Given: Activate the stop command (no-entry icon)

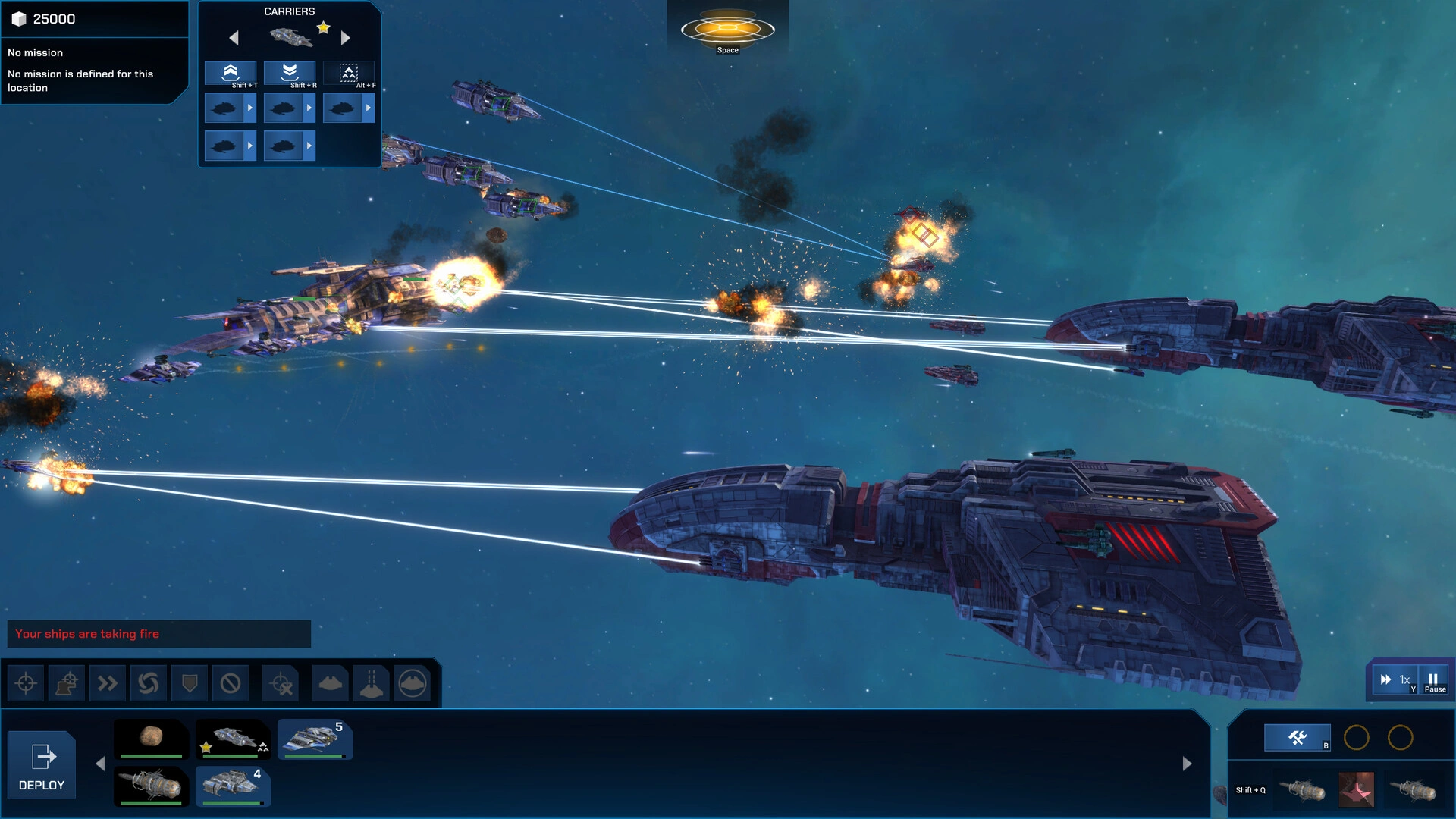Looking at the screenshot, I should click(230, 683).
